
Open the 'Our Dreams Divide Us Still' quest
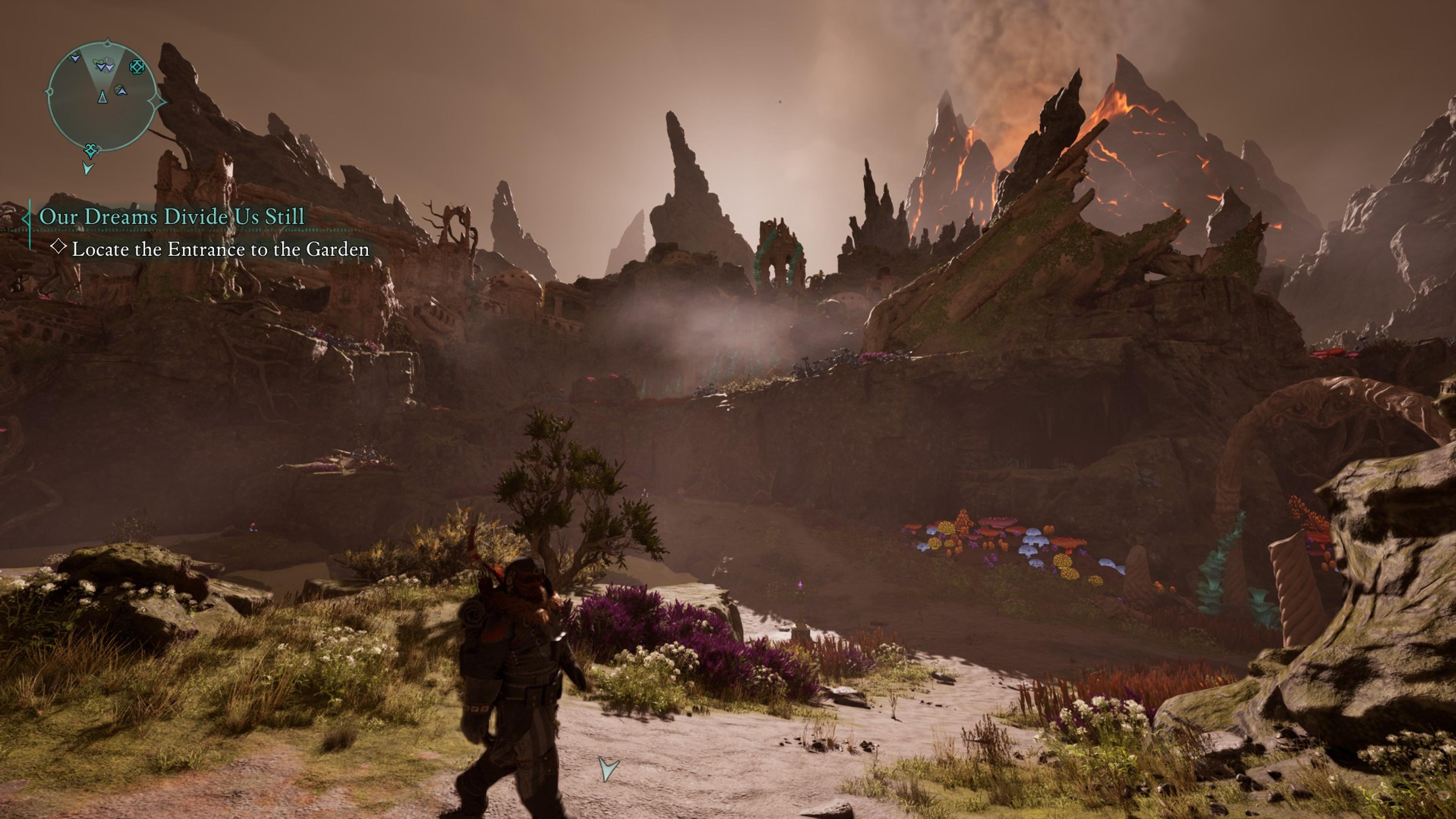(172, 217)
